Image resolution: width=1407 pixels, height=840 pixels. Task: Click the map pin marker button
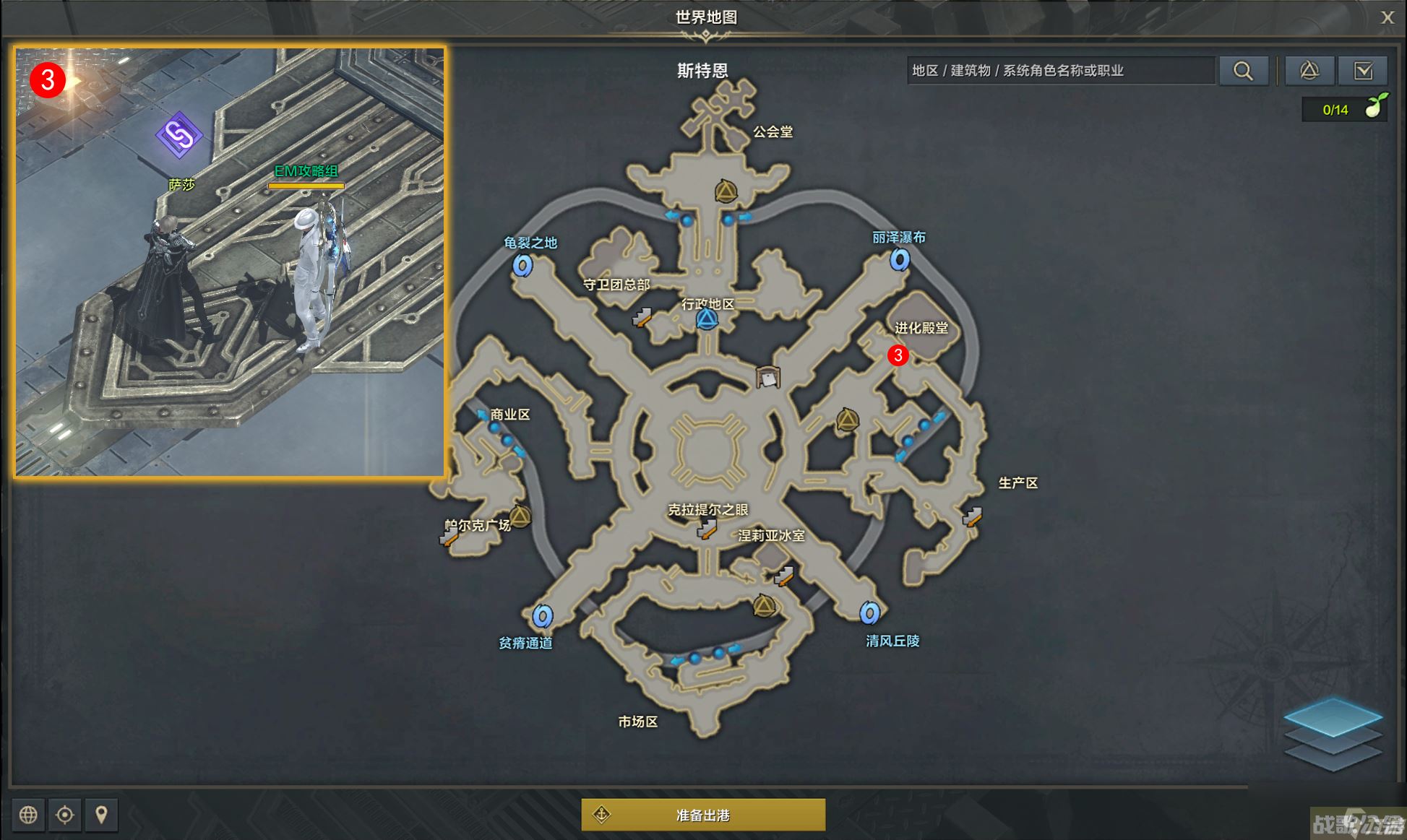point(101,815)
